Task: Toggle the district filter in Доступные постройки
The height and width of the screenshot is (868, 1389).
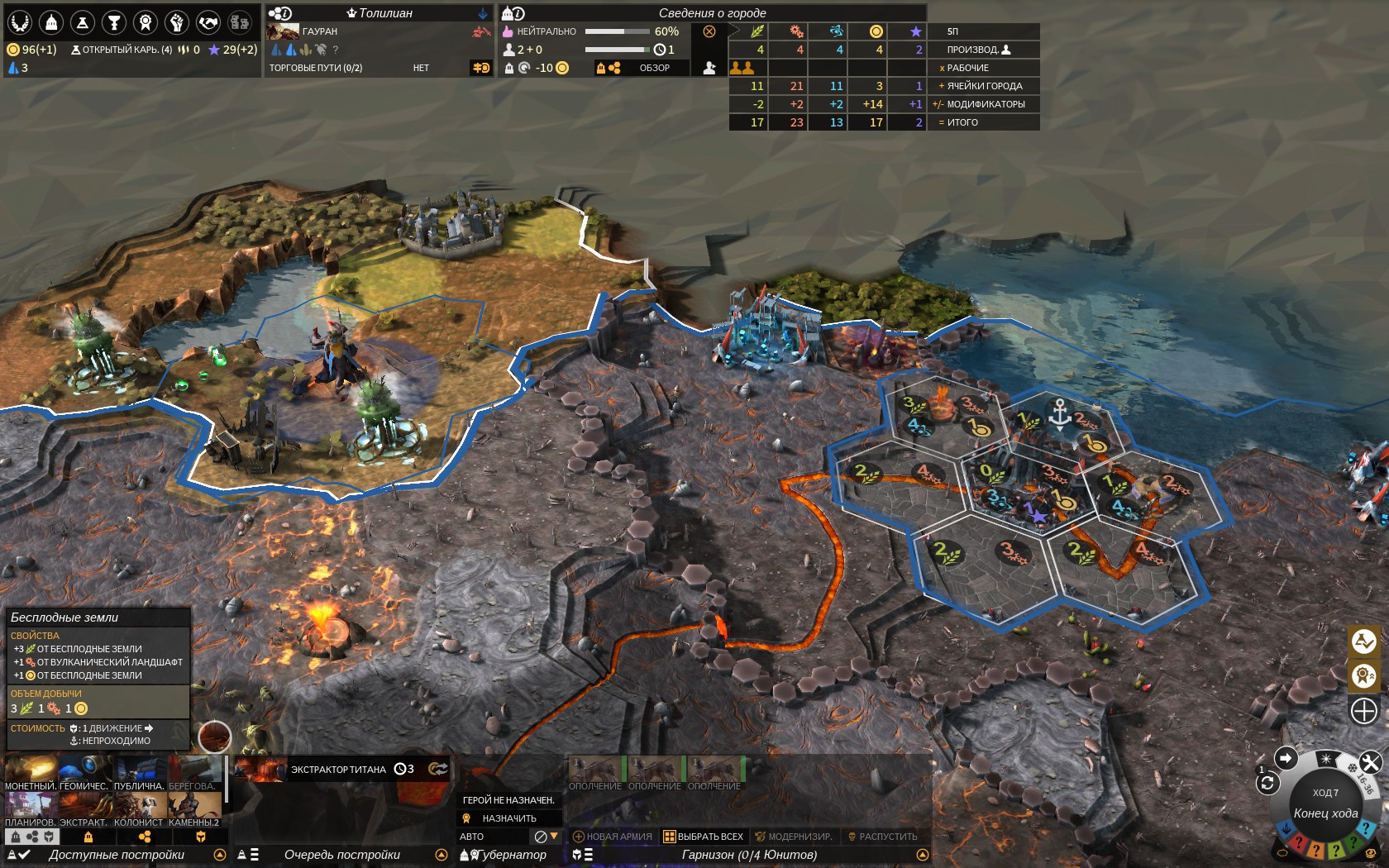Action: [146, 837]
